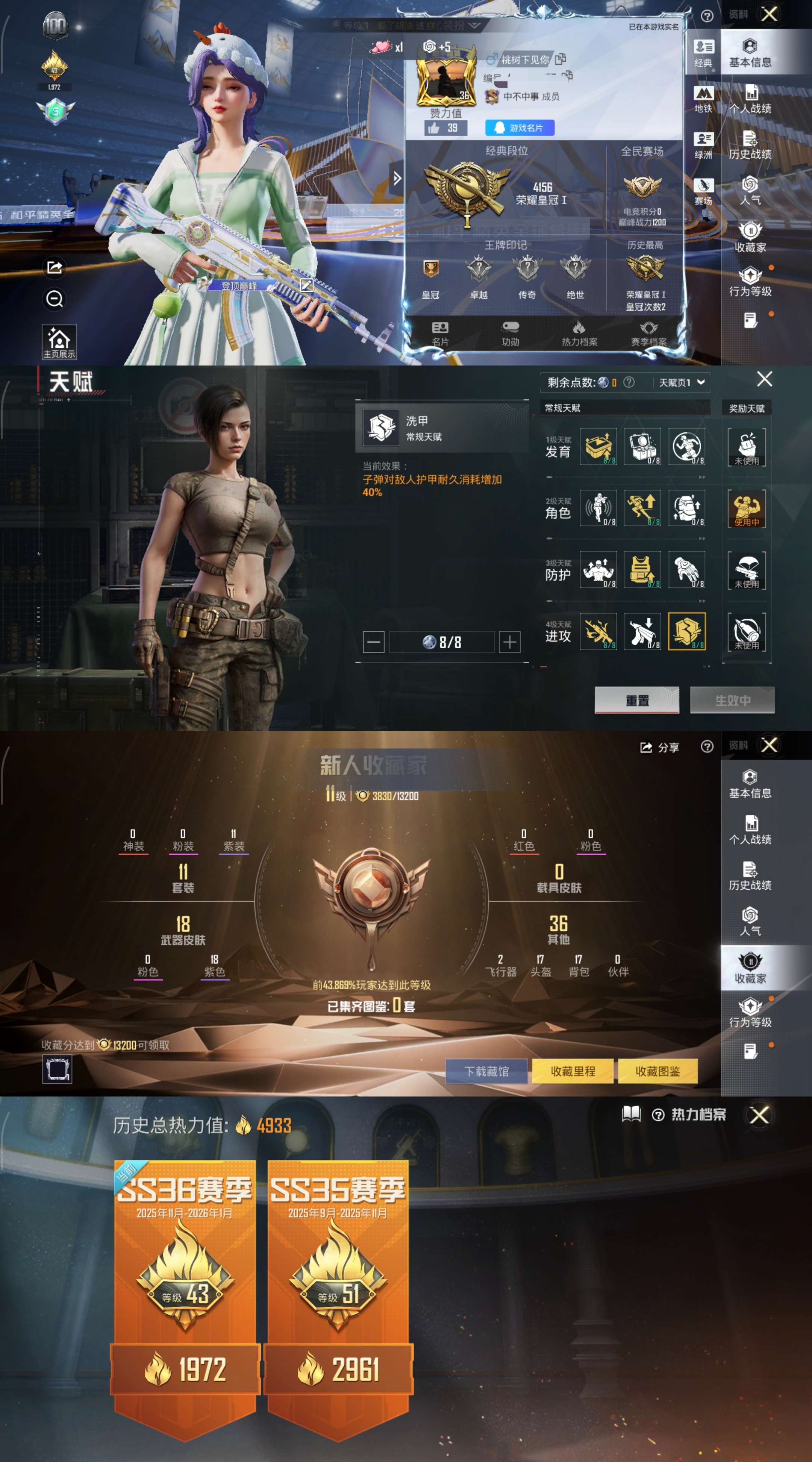Image resolution: width=812 pixels, height=1462 pixels.
Task: Open the 天赋页1 dropdown
Action: pyautogui.click(x=681, y=382)
